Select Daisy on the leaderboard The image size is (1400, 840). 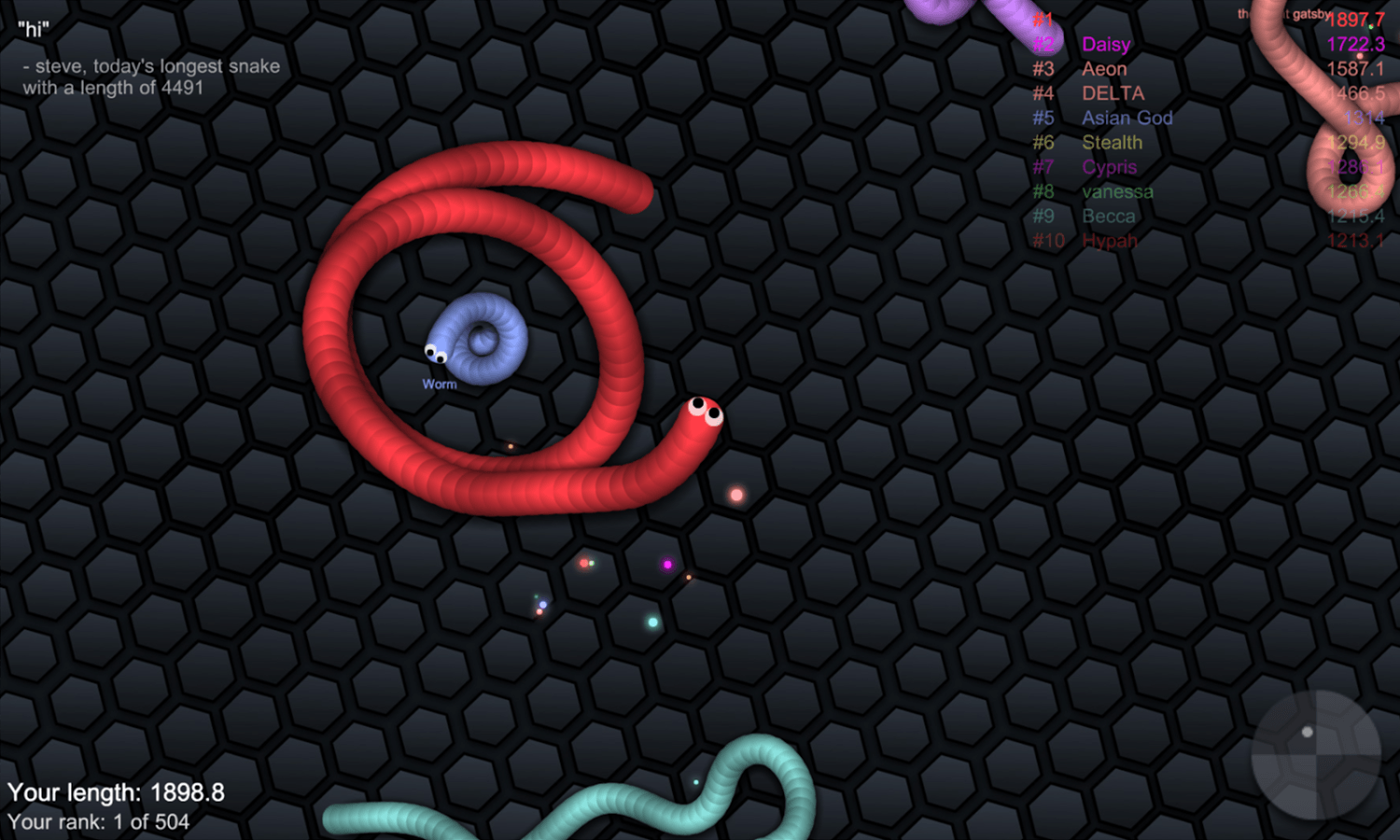pyautogui.click(x=1106, y=44)
